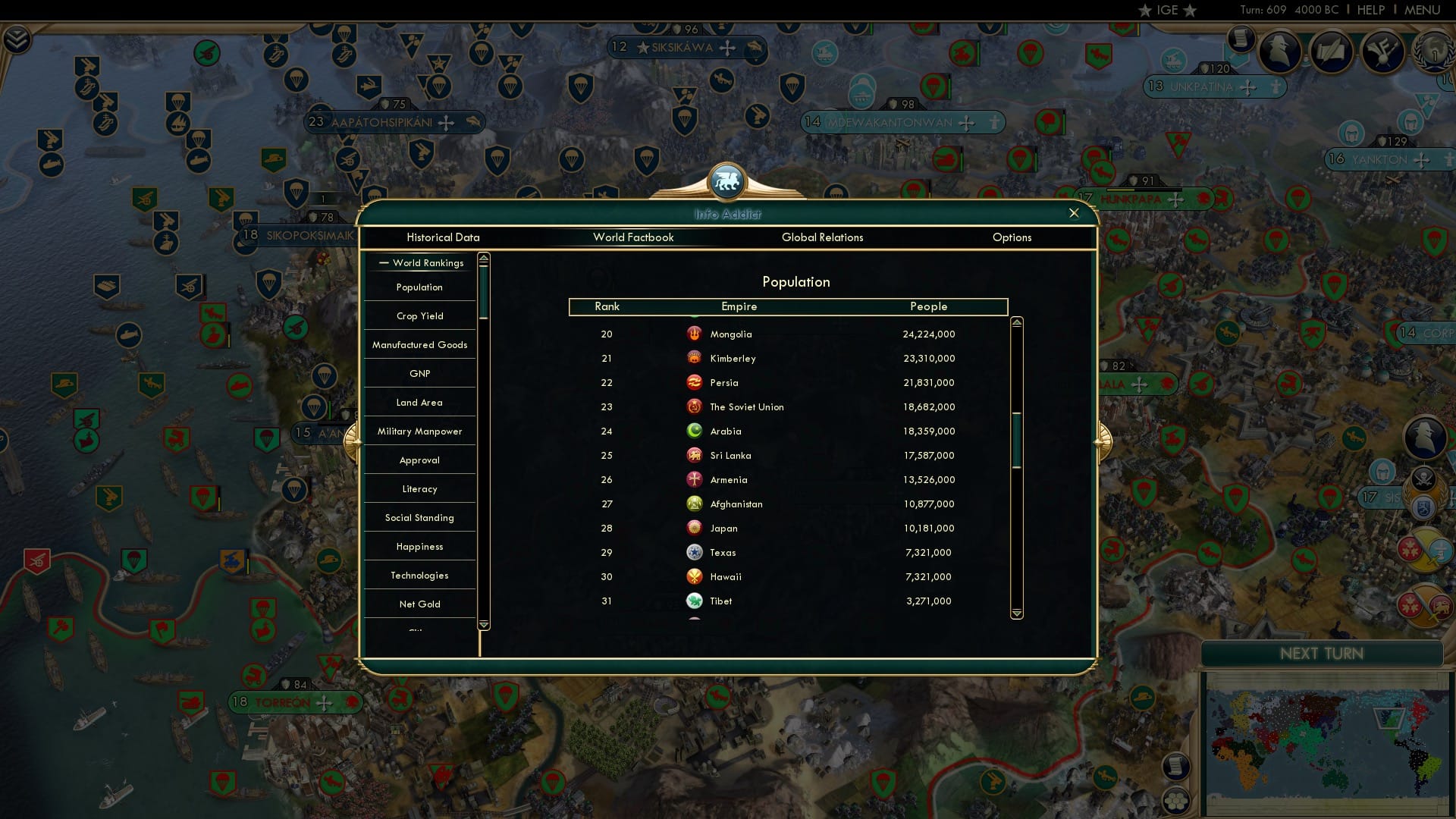Open the World Congress laurel icon
Screen dimensions: 1456x819
[x=1433, y=53]
